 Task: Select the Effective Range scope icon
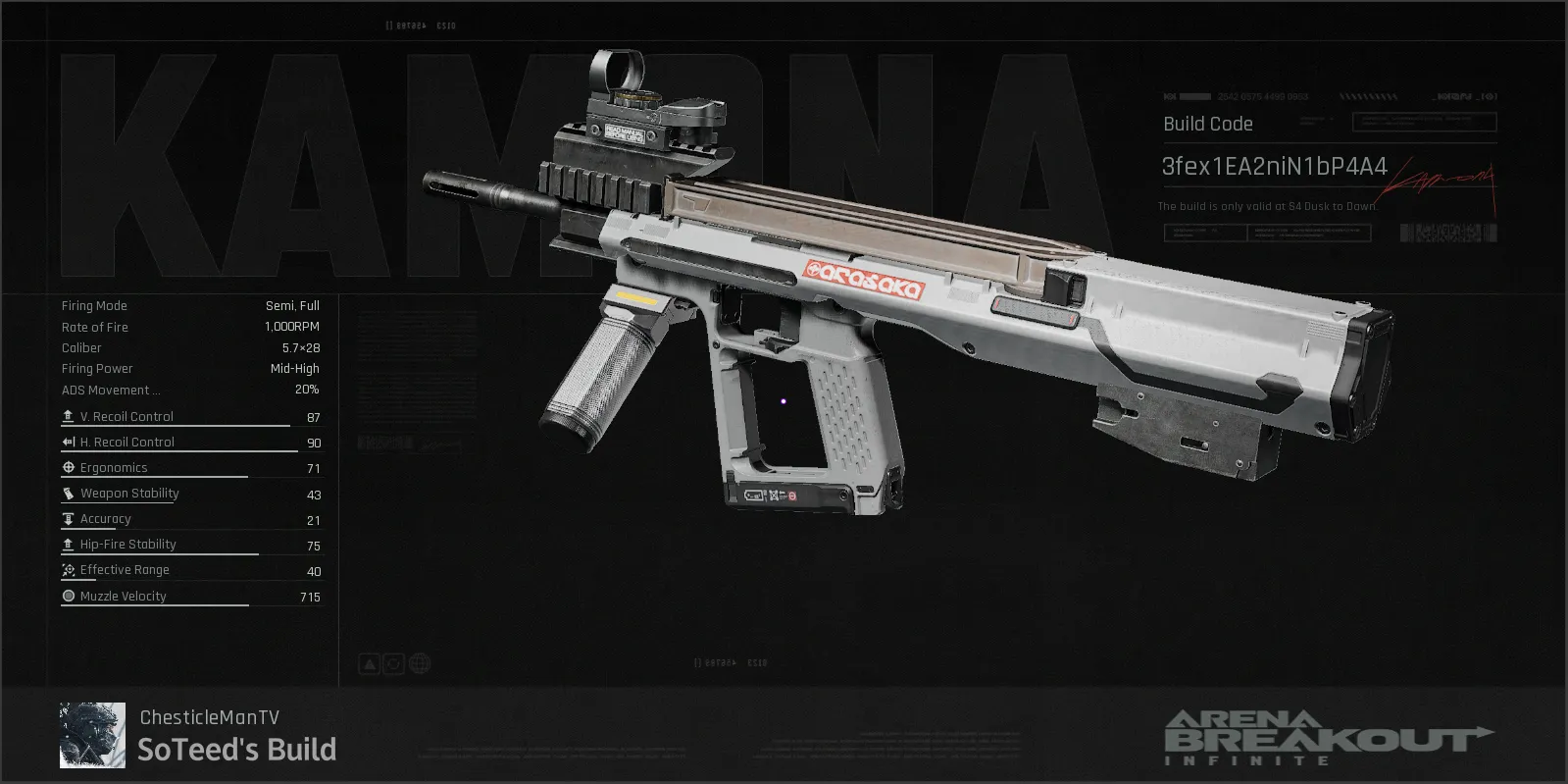click(x=68, y=569)
